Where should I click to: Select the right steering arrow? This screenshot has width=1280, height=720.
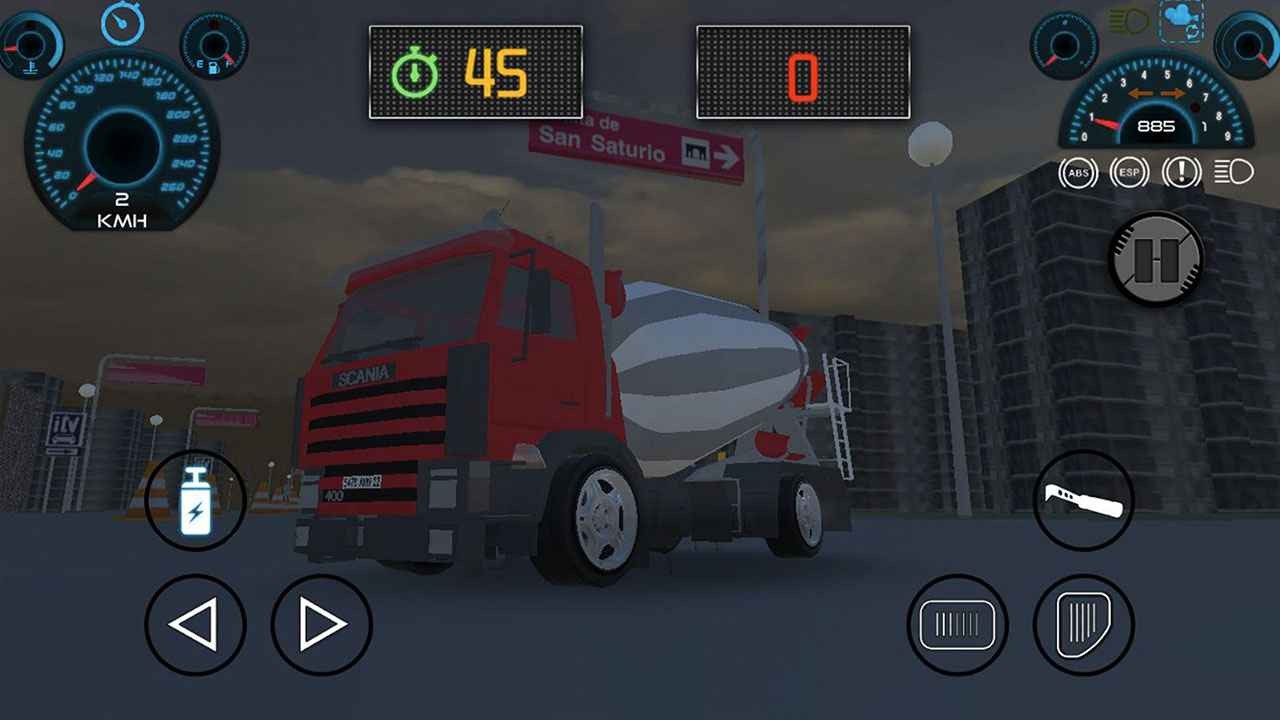320,624
